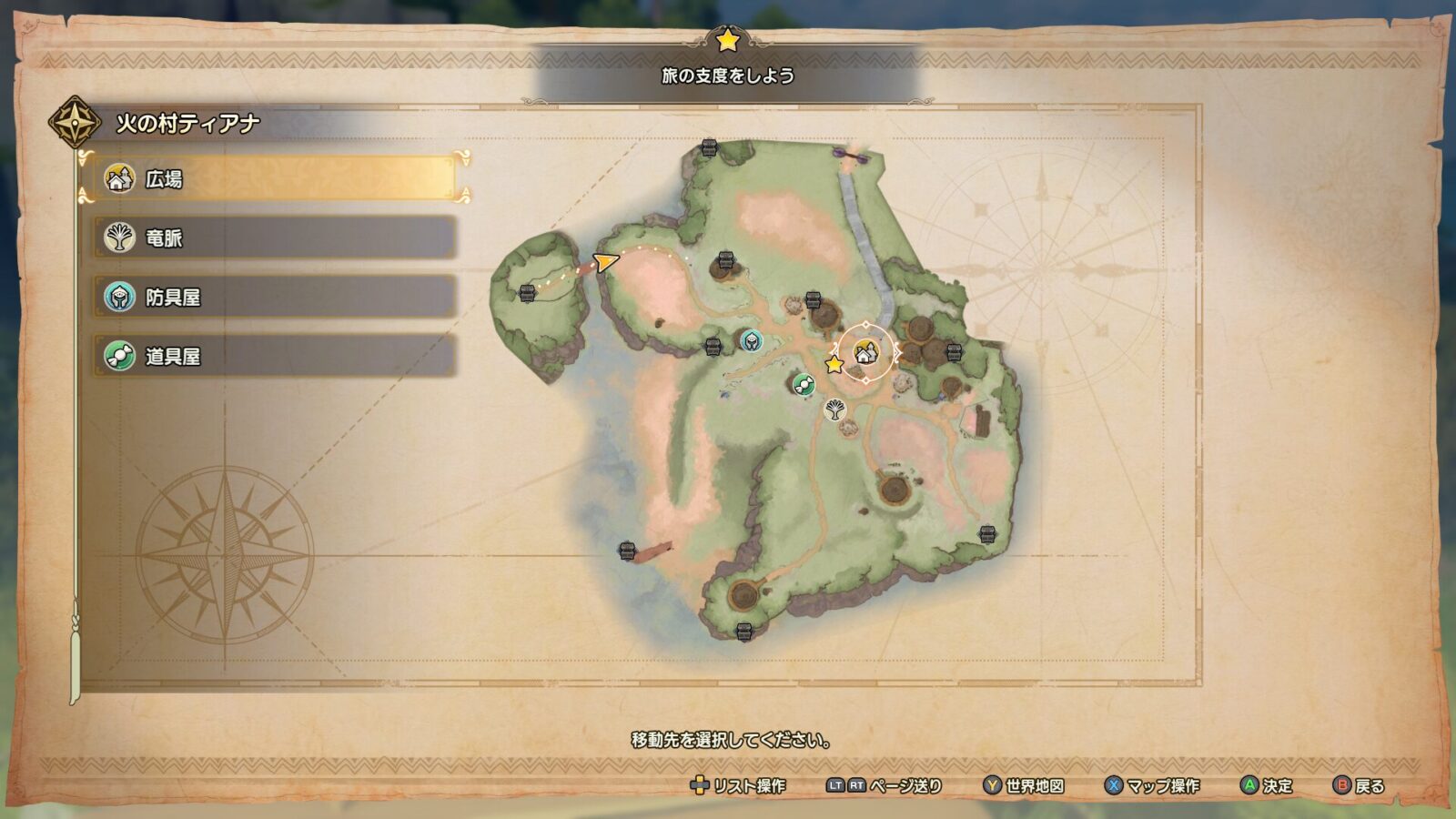Choose 竜脈 from the fast travel list
This screenshot has height=819, width=1456.
pyautogui.click(x=273, y=238)
